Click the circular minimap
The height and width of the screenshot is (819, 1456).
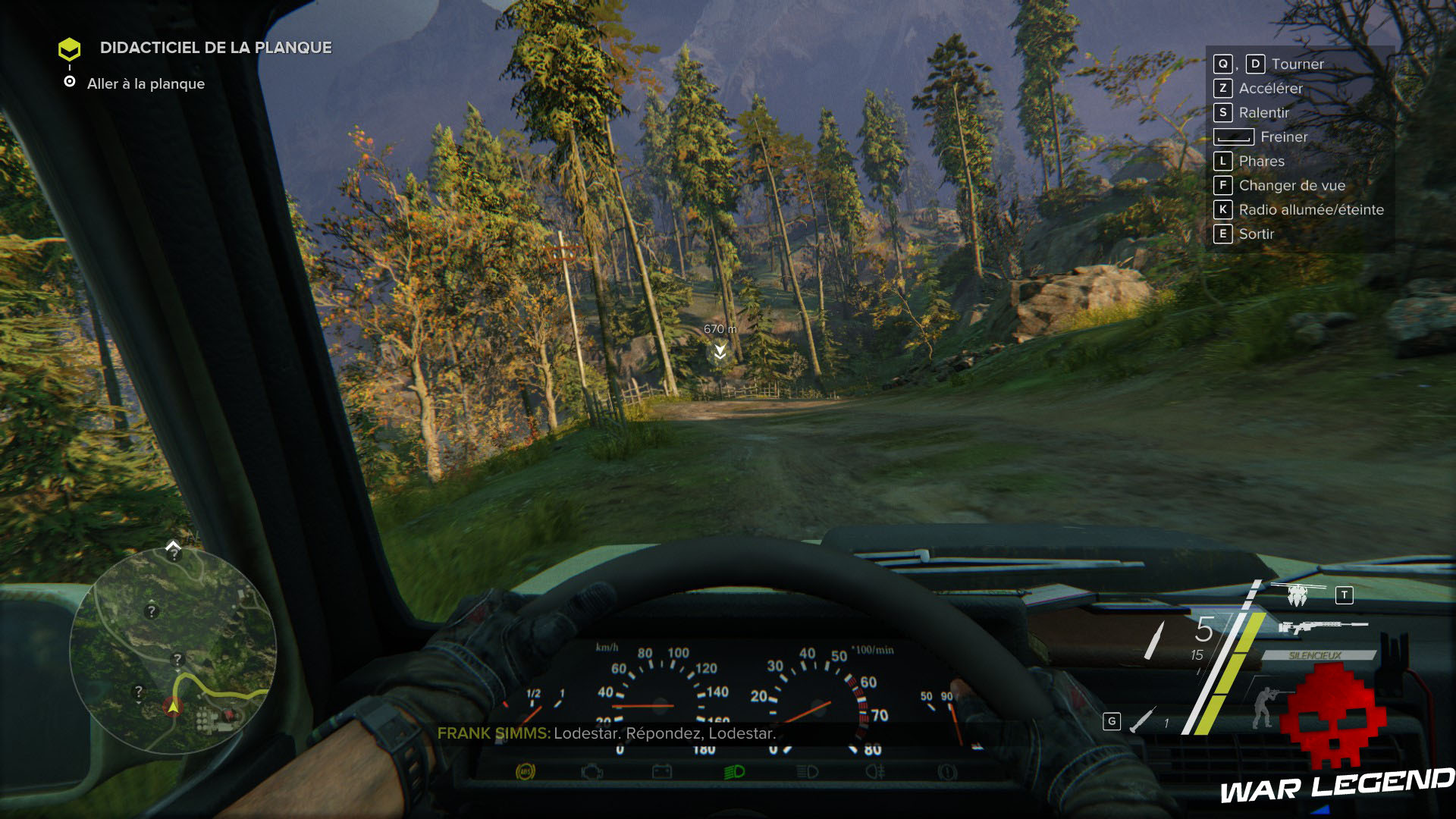pyautogui.click(x=173, y=651)
